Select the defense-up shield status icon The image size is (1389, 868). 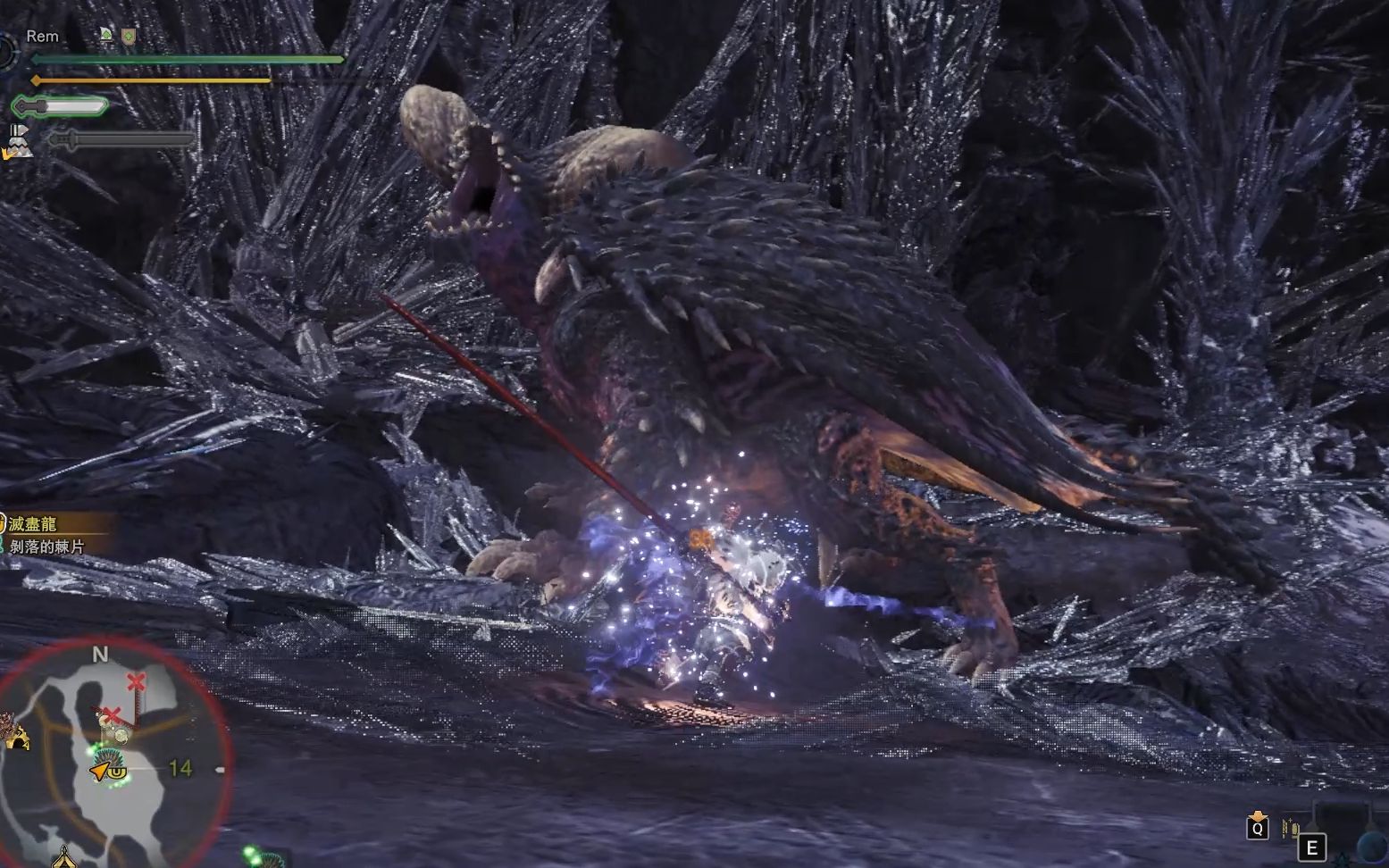(x=129, y=36)
